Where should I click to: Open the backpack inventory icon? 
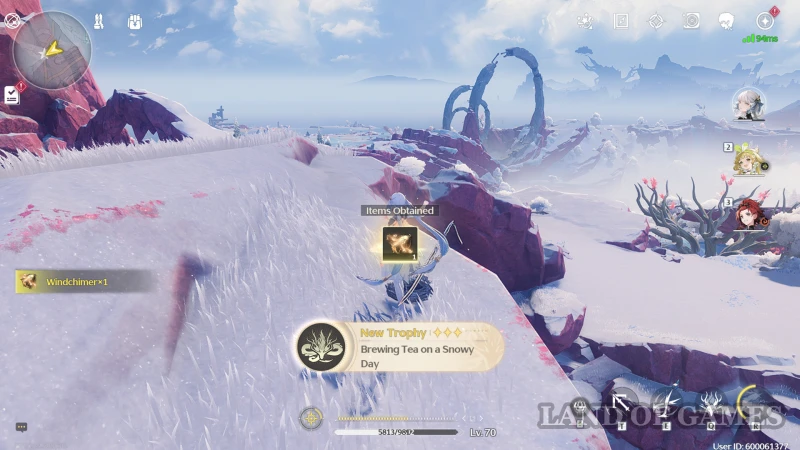(135, 20)
